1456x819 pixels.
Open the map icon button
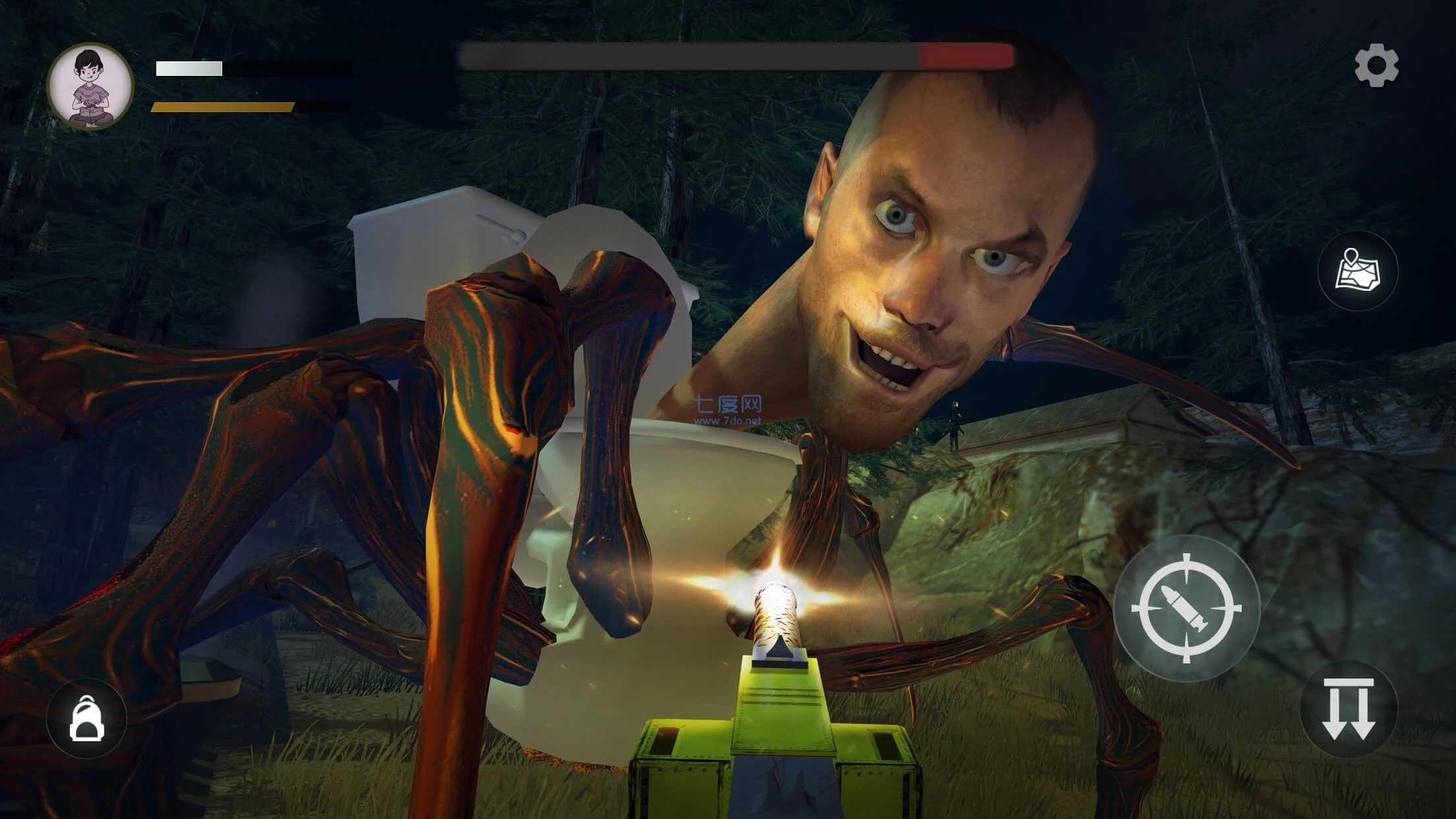point(1357,271)
